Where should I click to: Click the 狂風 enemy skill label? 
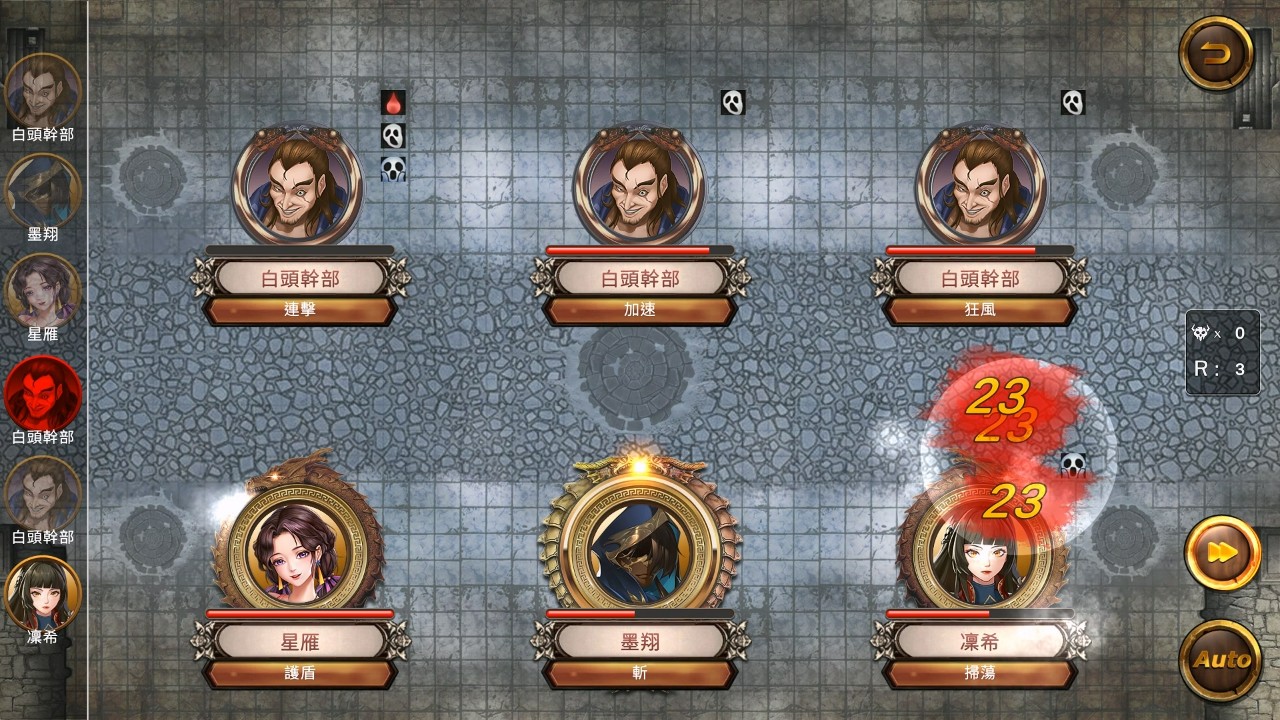point(980,310)
